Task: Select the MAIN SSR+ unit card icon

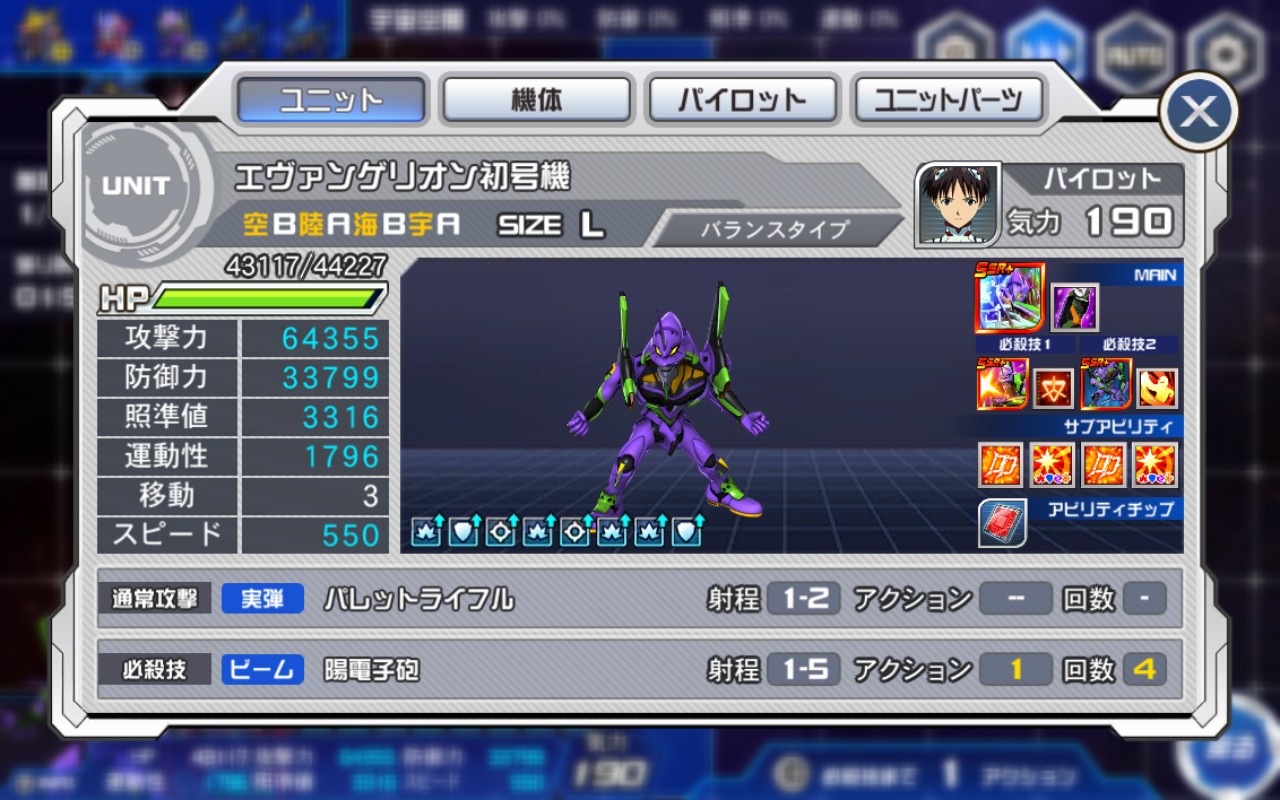Action: point(1010,298)
